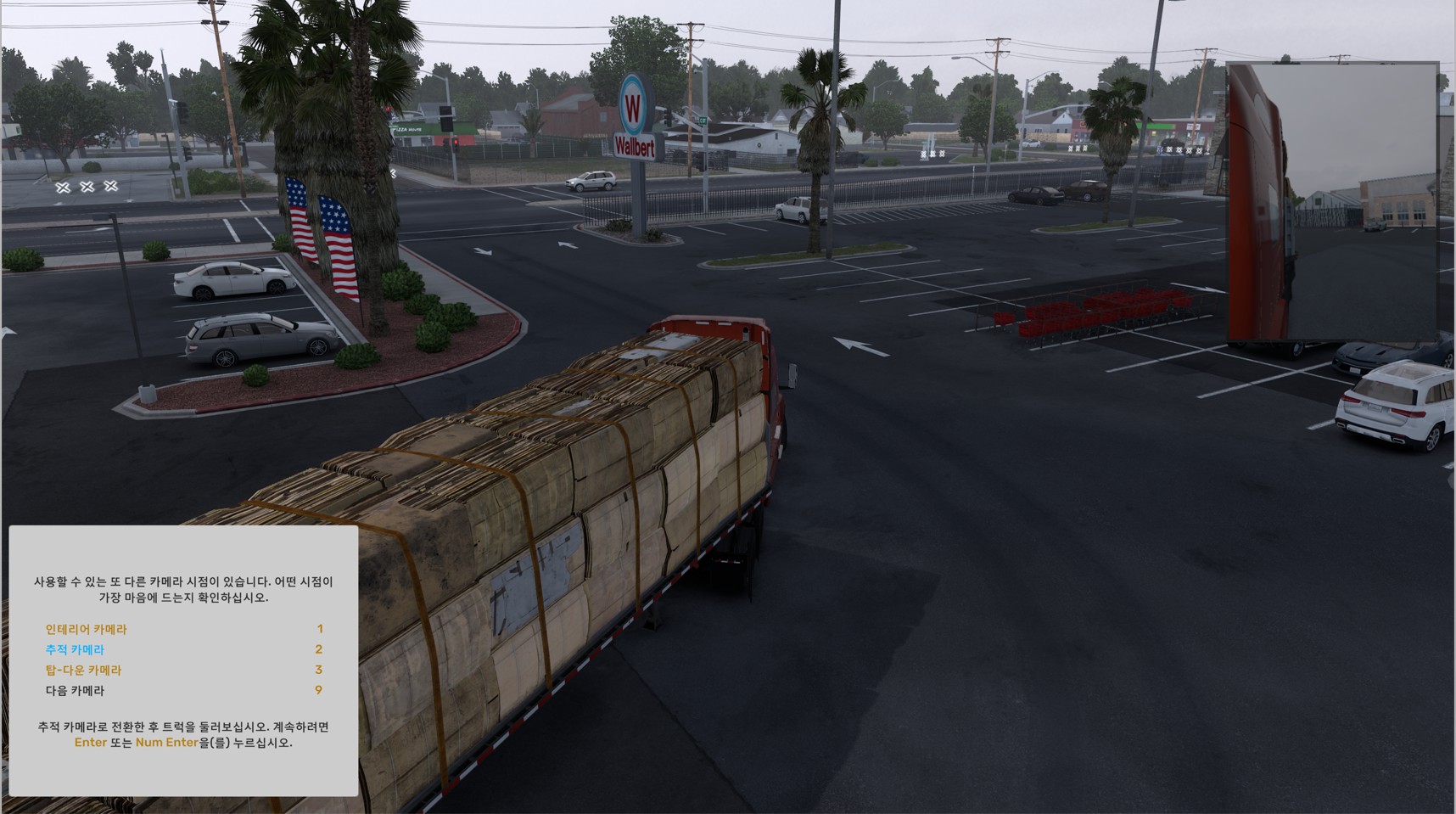
Task: Click the side mirror view overlay
Action: point(1332,201)
